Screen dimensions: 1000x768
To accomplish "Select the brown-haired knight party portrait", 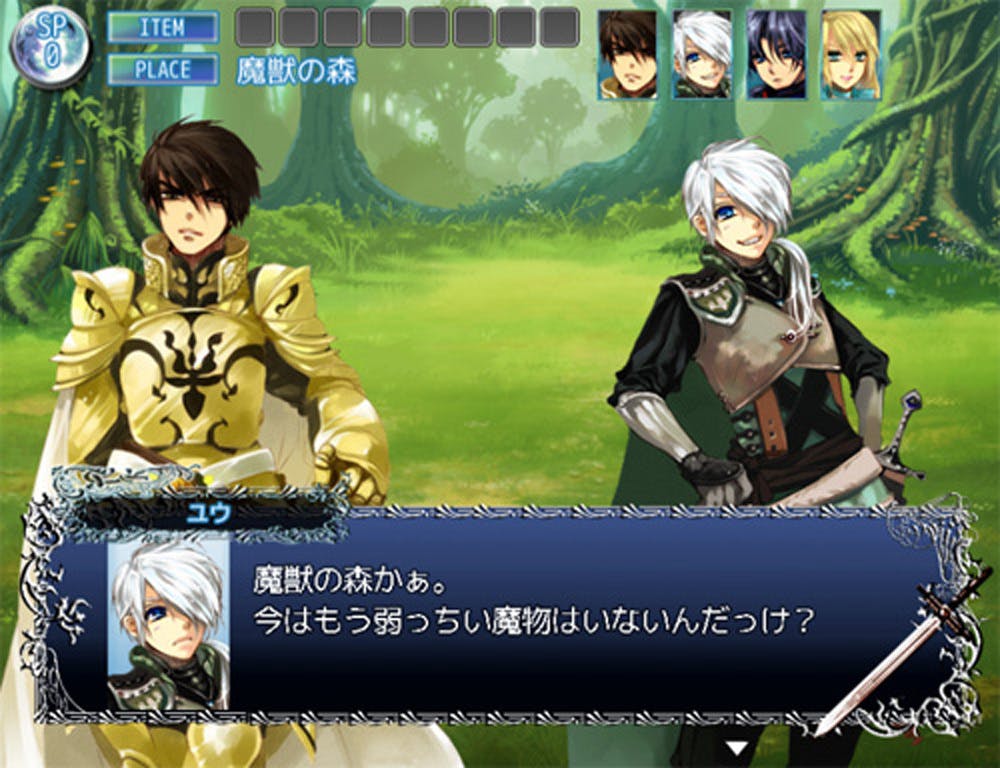I will [628, 54].
